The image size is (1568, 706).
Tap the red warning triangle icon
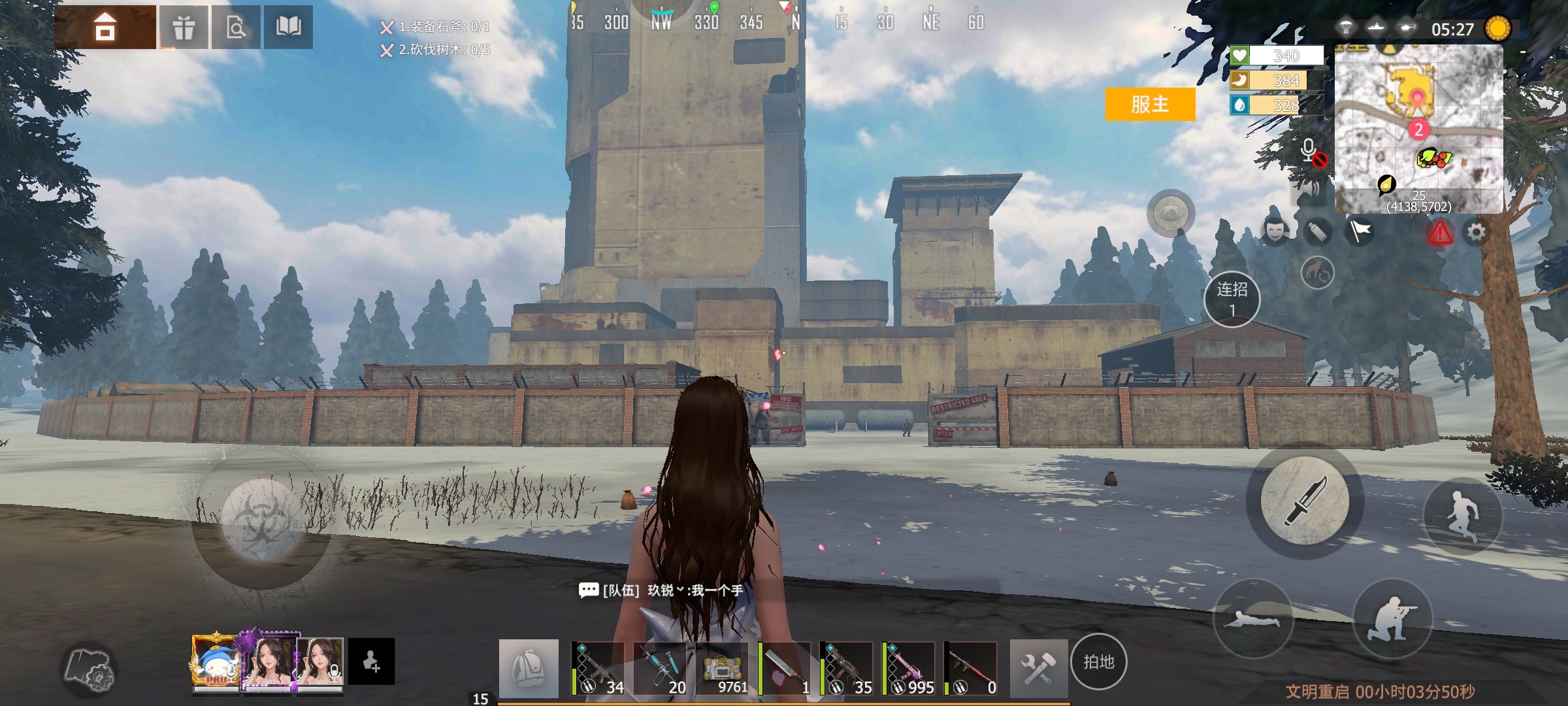pos(1439,233)
